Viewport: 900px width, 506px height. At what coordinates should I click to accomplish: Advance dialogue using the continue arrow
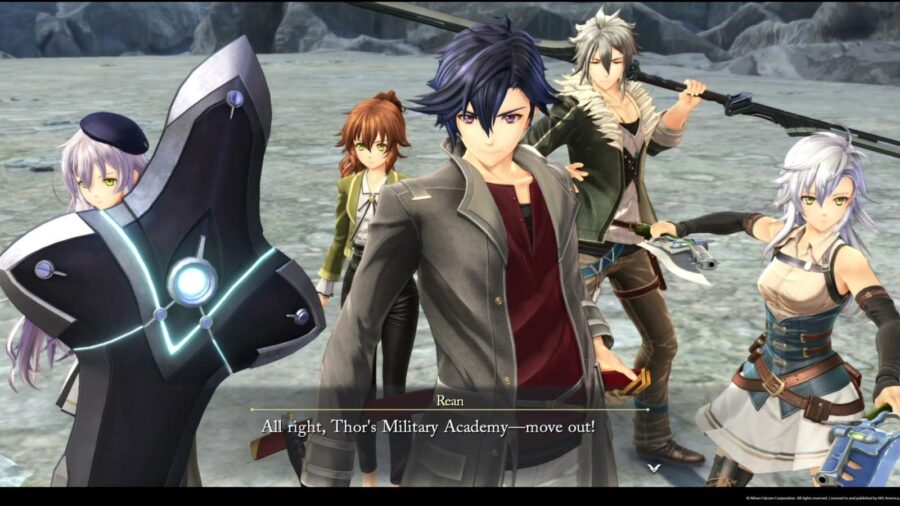(x=653, y=467)
